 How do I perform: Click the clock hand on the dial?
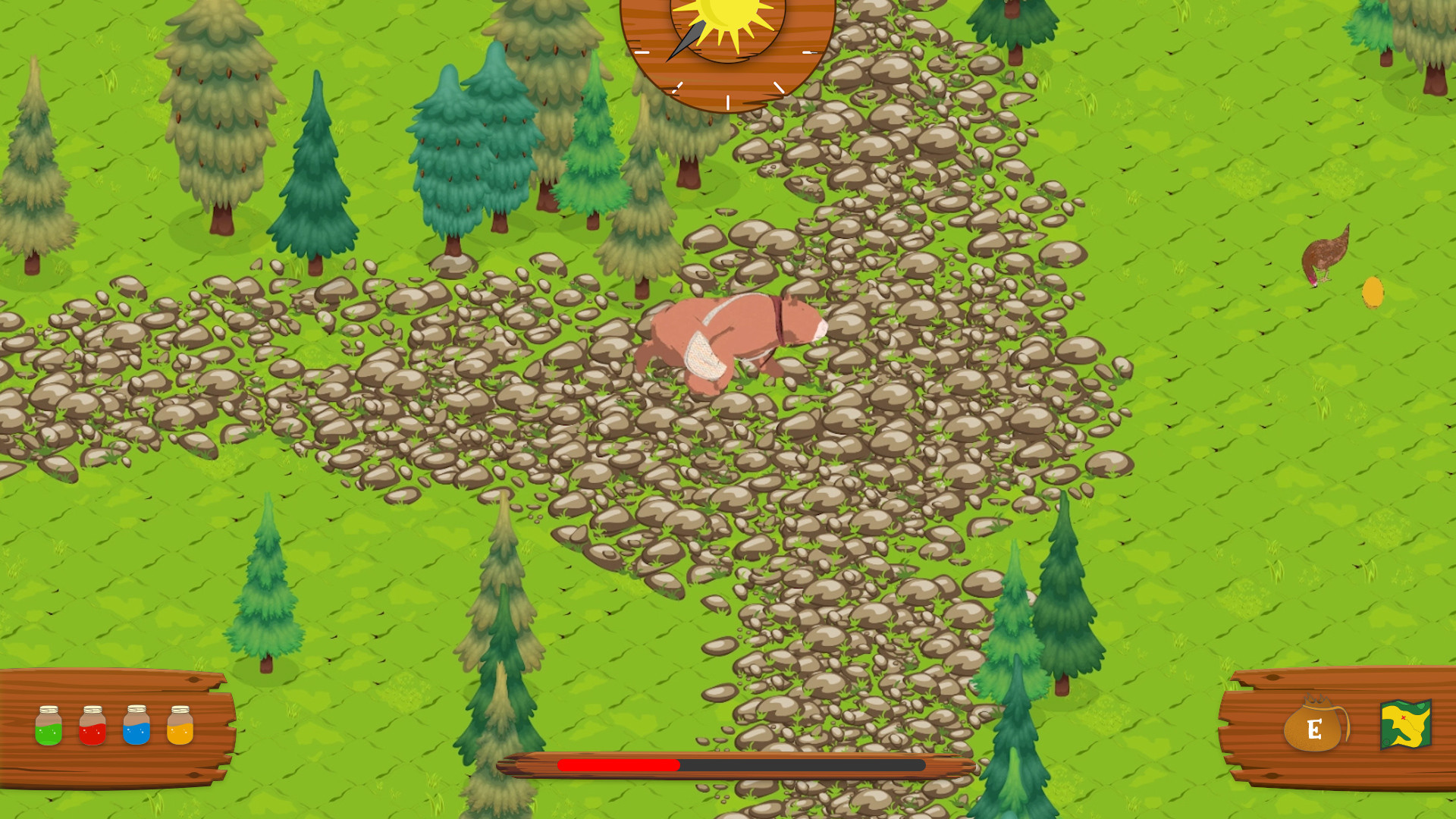coord(686,42)
